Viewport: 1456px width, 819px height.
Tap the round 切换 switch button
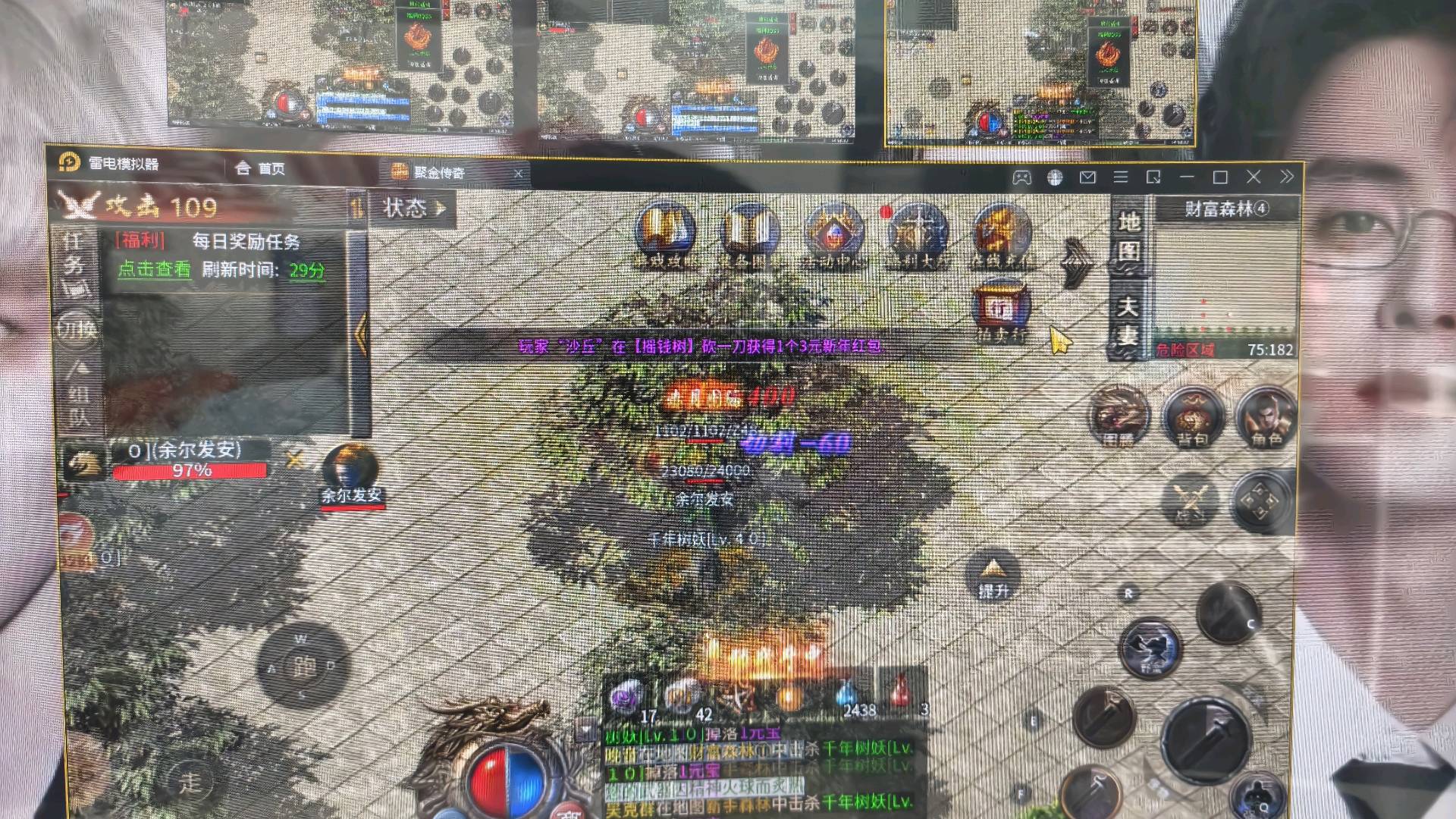coord(76,328)
